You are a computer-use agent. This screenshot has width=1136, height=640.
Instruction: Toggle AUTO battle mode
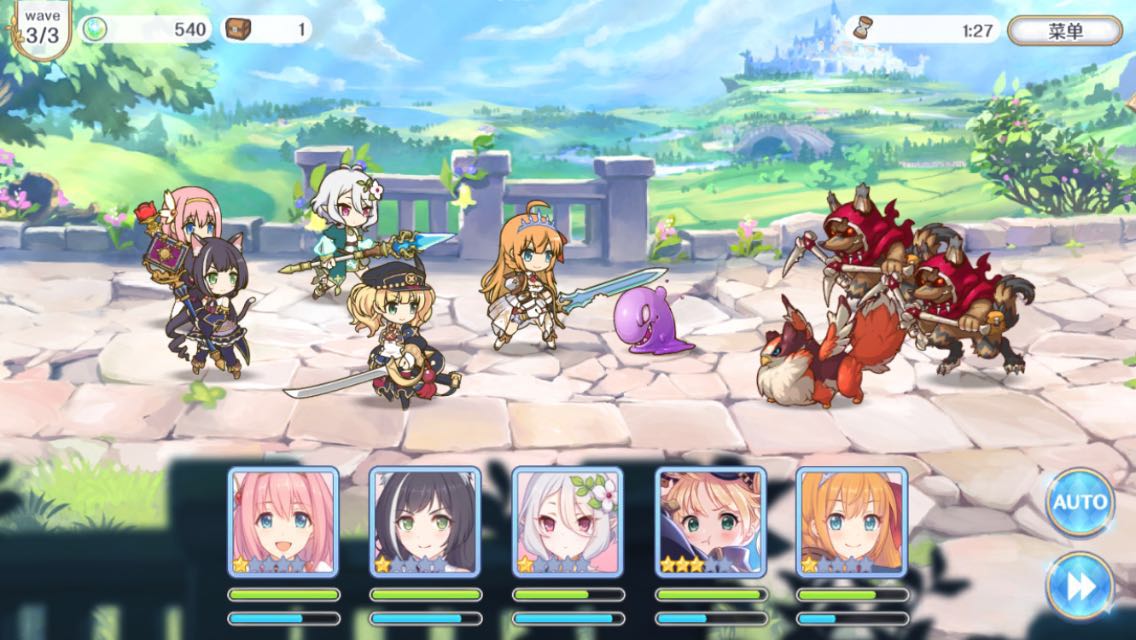click(1080, 502)
